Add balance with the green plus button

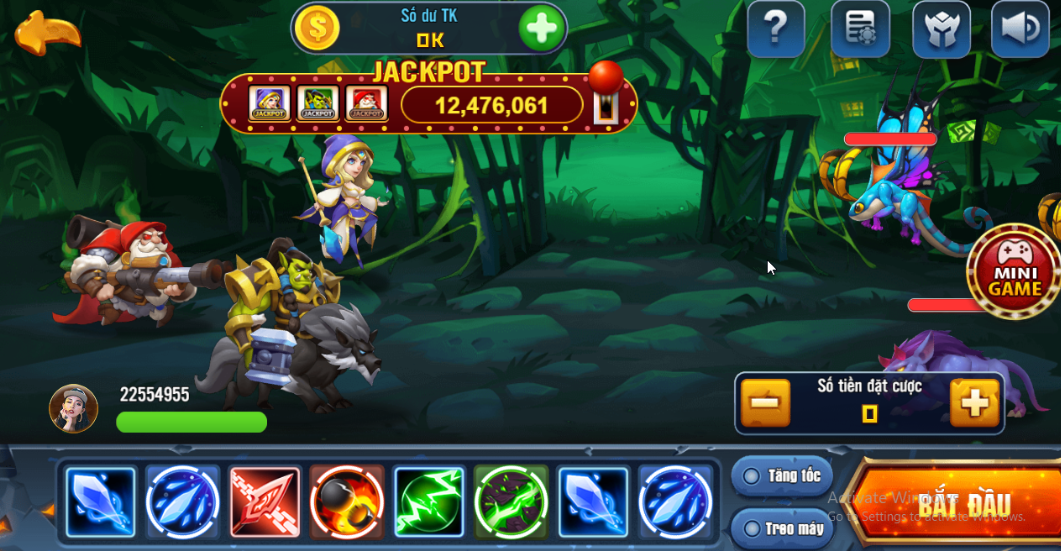pyautogui.click(x=542, y=28)
